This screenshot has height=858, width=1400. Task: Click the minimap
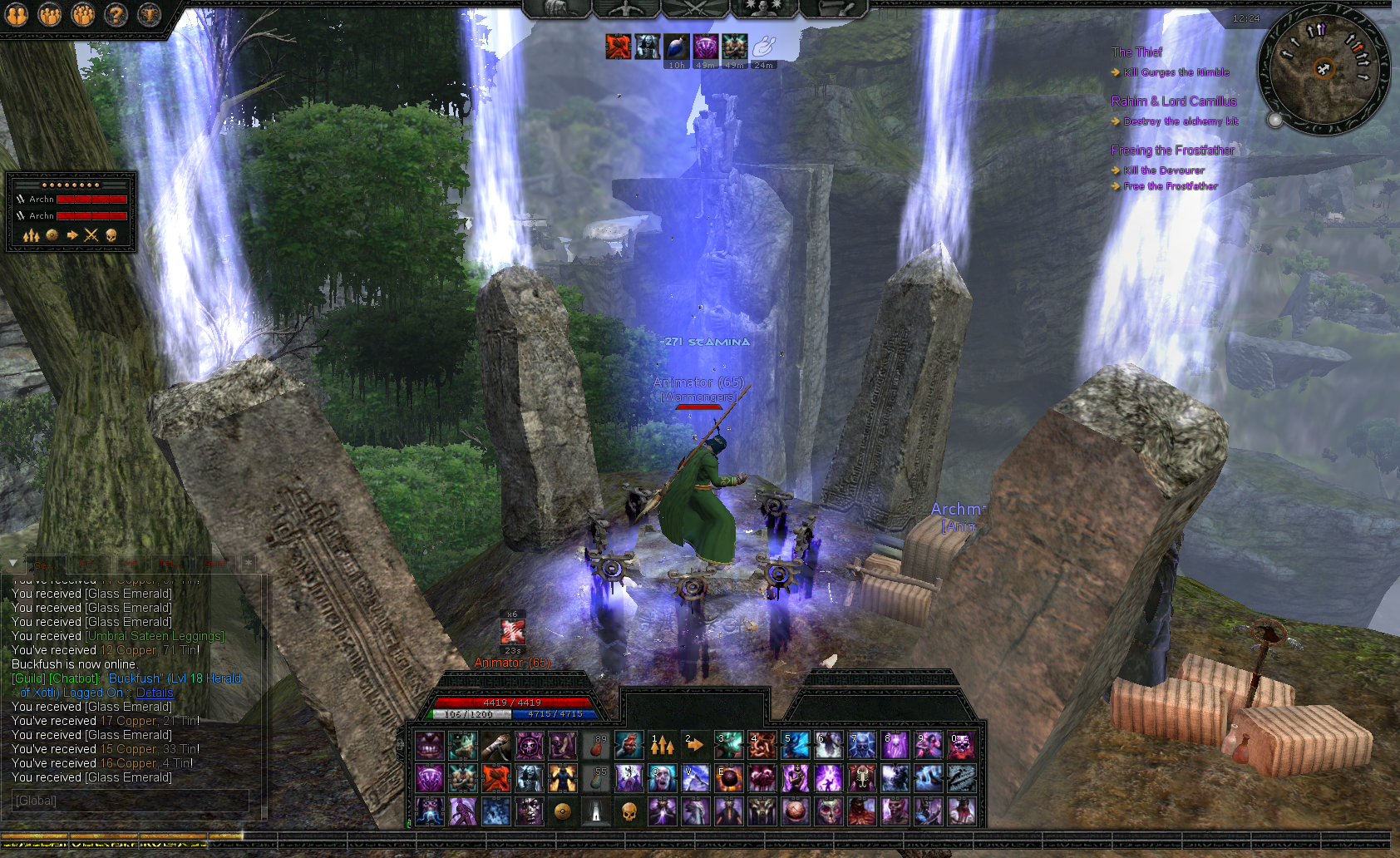coord(1323,69)
